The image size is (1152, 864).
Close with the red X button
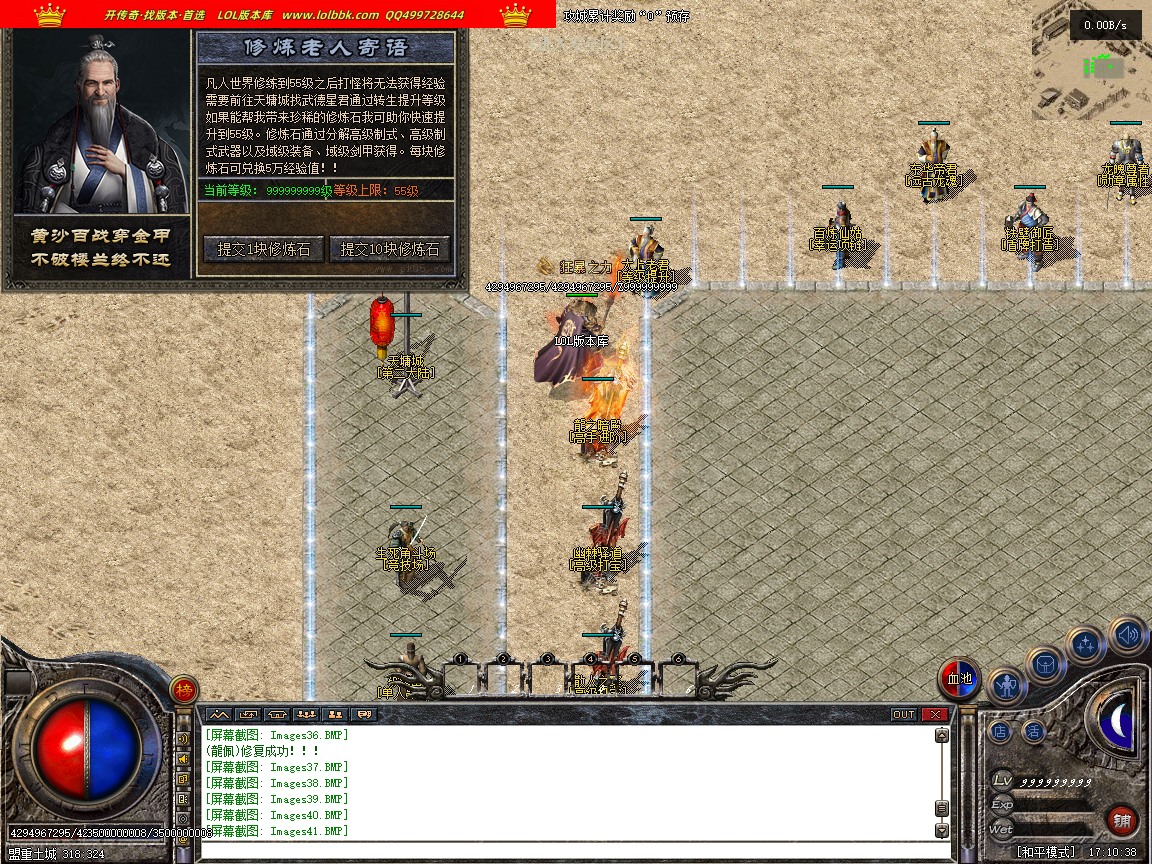[x=935, y=715]
